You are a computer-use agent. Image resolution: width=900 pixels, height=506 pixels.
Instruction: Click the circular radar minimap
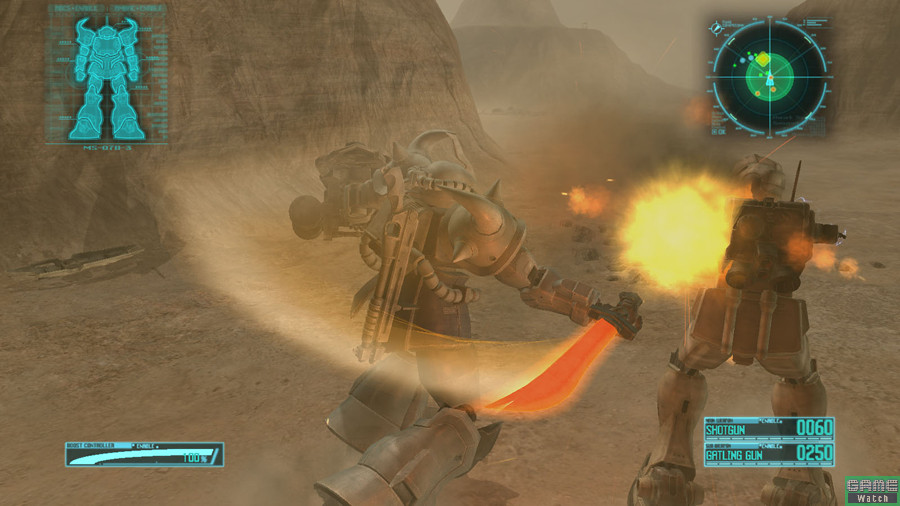pyautogui.click(x=769, y=75)
